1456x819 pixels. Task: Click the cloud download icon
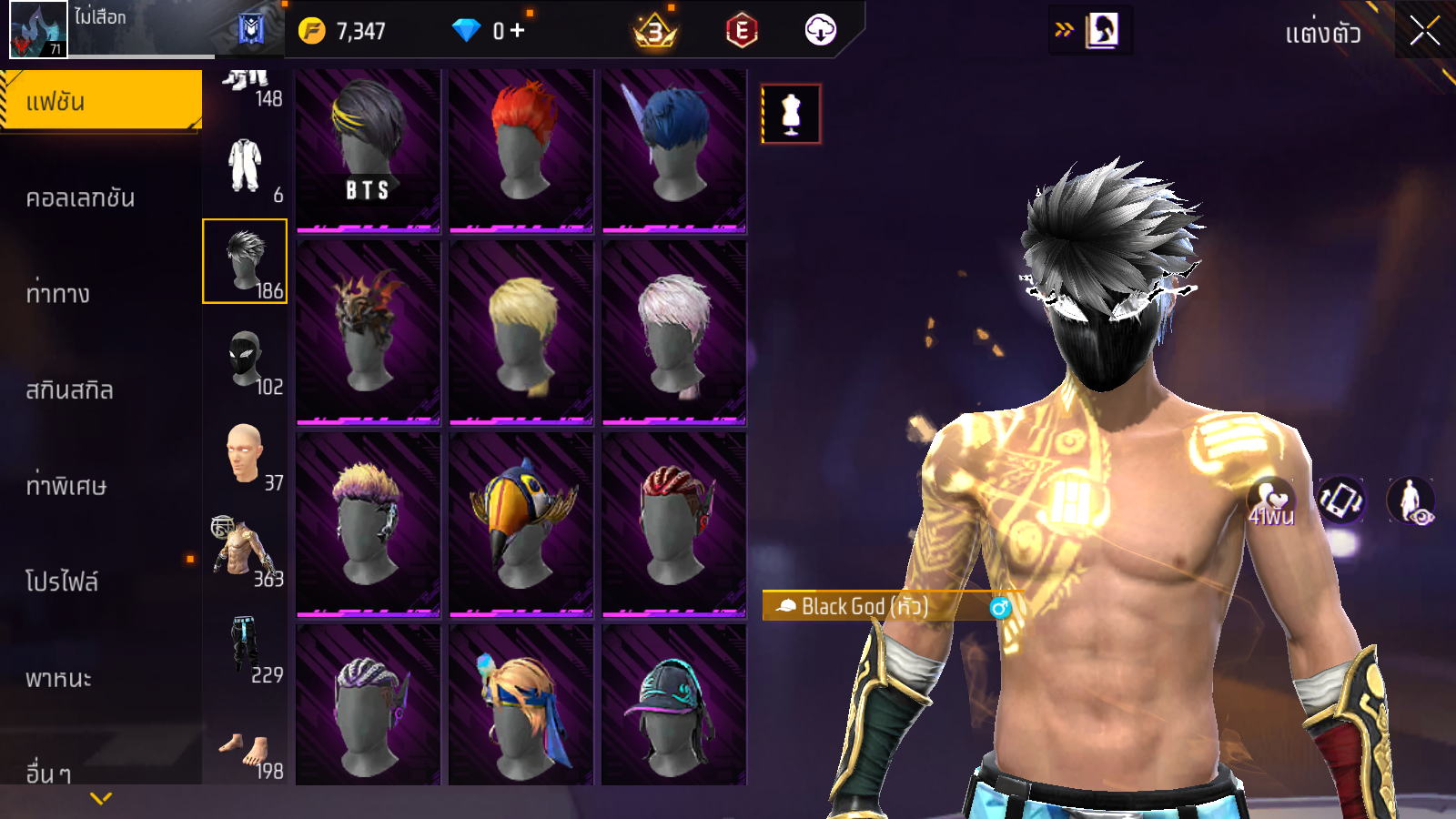[x=820, y=31]
